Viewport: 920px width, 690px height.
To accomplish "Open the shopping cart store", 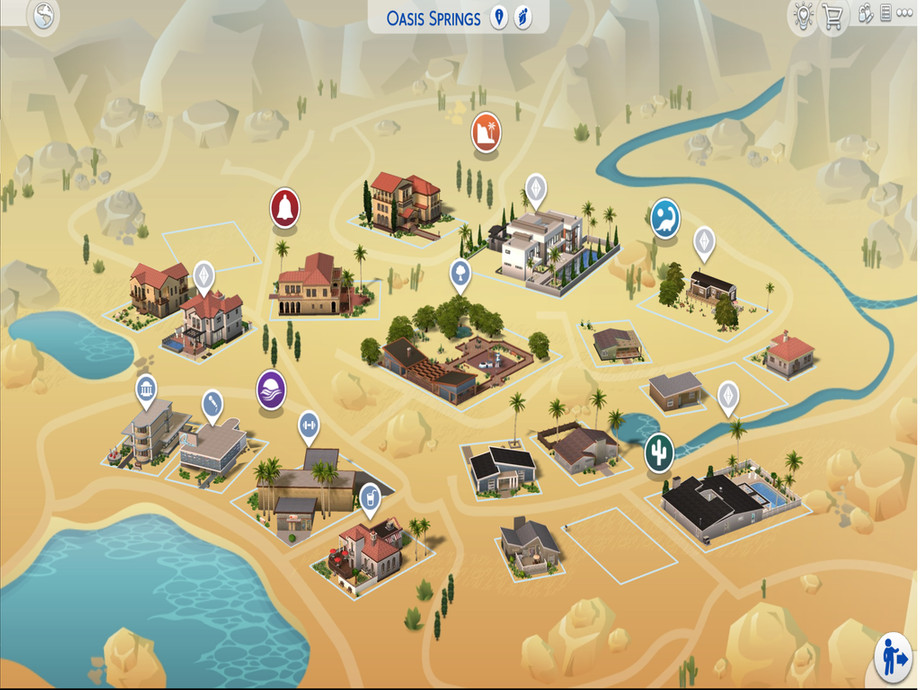I will click(x=832, y=17).
